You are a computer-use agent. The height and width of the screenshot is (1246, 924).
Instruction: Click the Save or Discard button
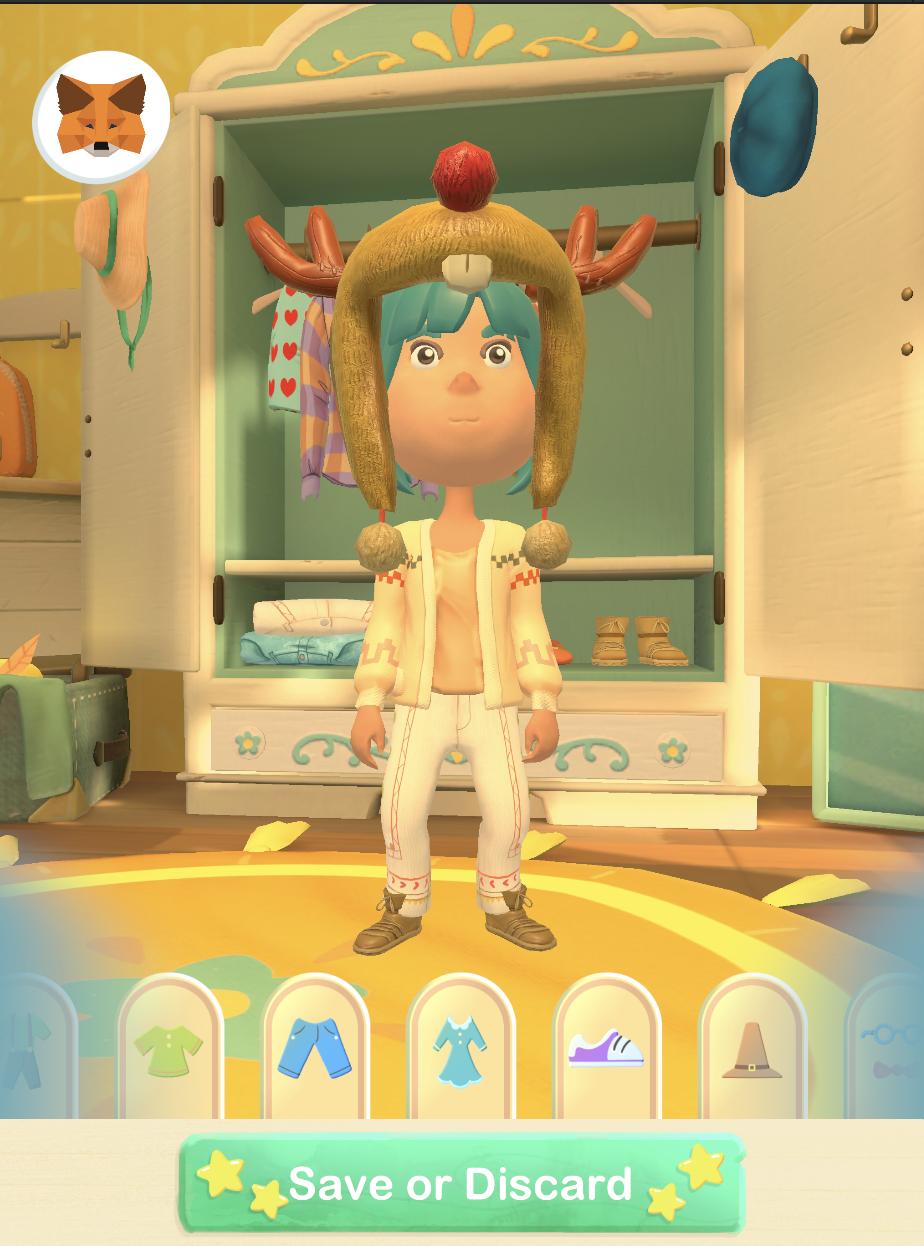[x=461, y=1184]
